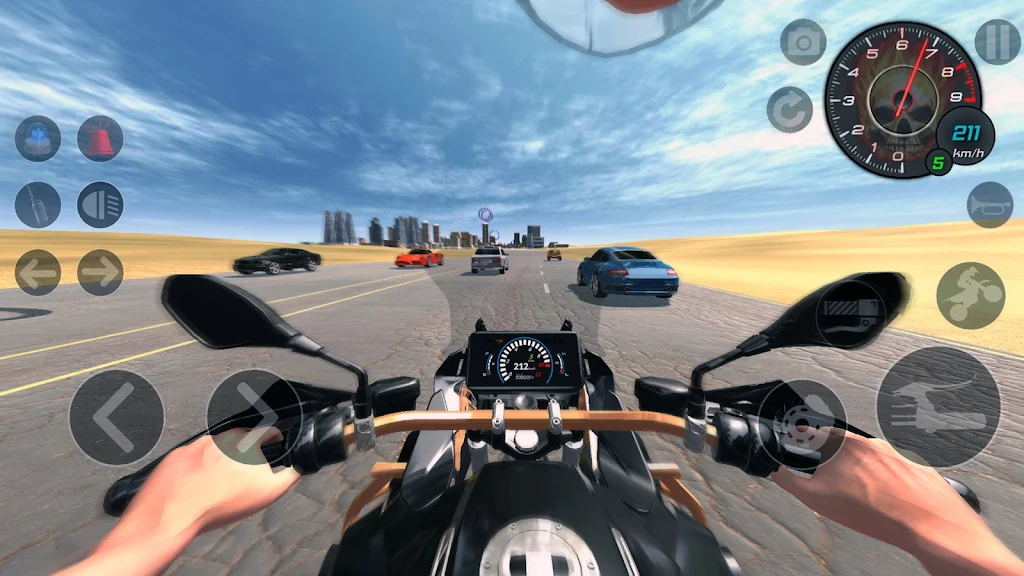Steer left with the large chevron
Viewport: 1024px width, 576px height.
pyautogui.click(x=116, y=417)
